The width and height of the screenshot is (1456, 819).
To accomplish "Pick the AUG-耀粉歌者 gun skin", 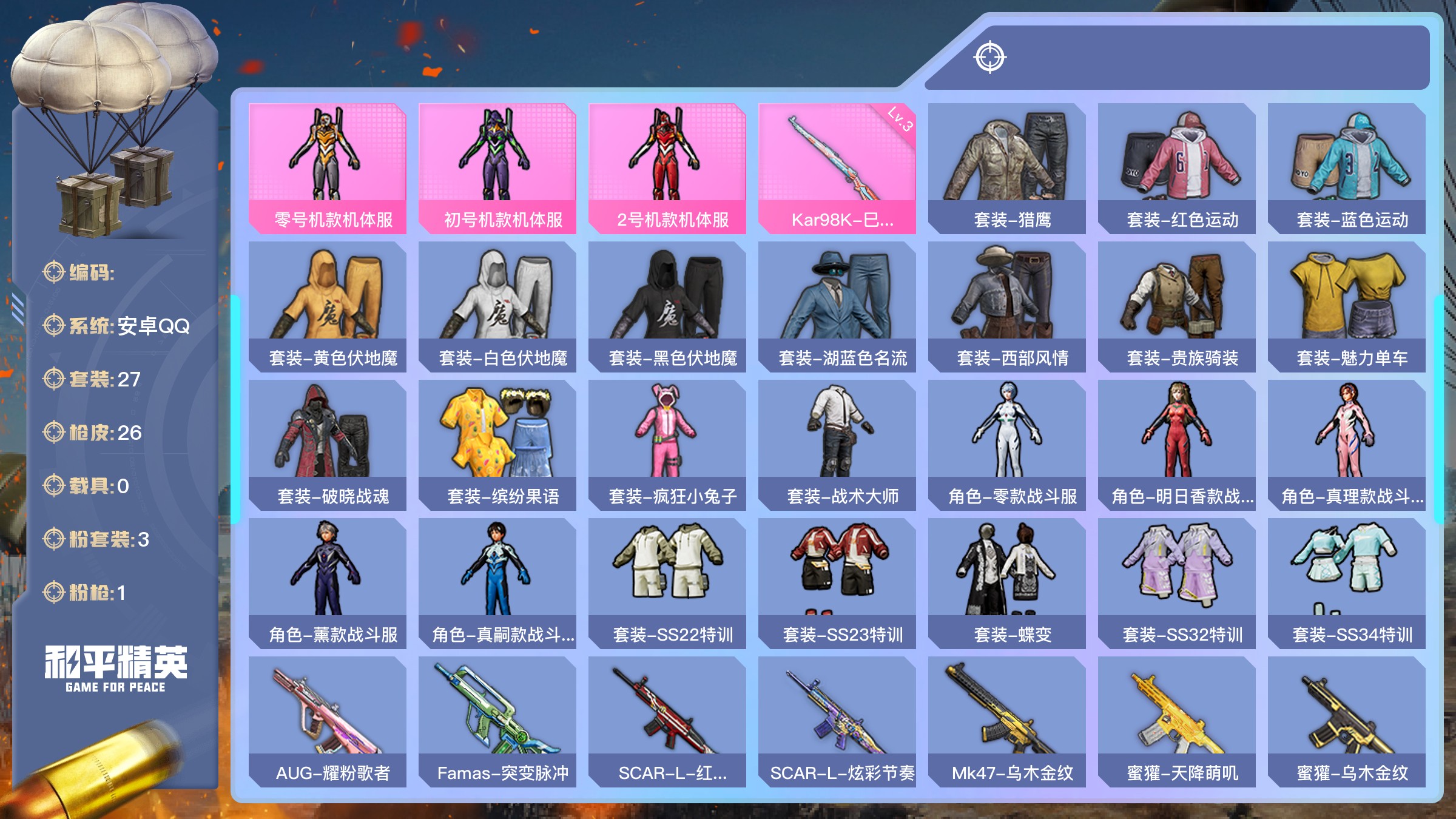I will point(328,721).
